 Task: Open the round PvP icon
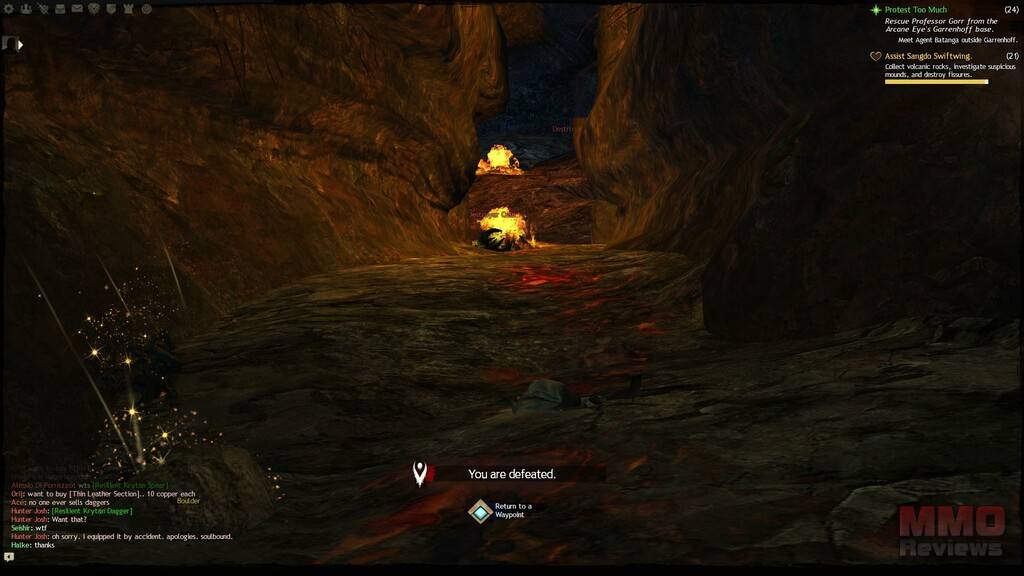(x=146, y=9)
